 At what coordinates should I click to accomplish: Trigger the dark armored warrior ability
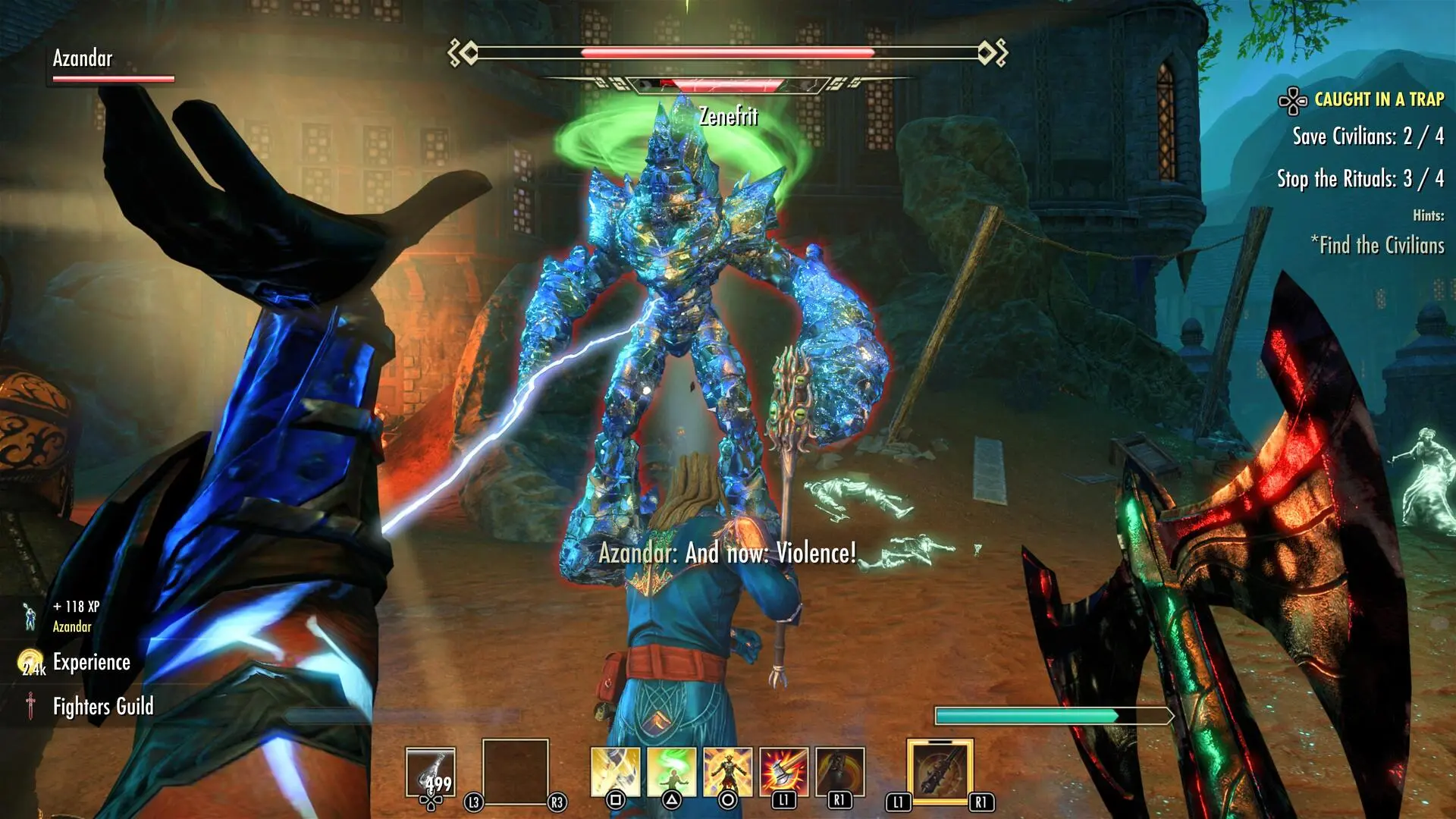click(839, 772)
